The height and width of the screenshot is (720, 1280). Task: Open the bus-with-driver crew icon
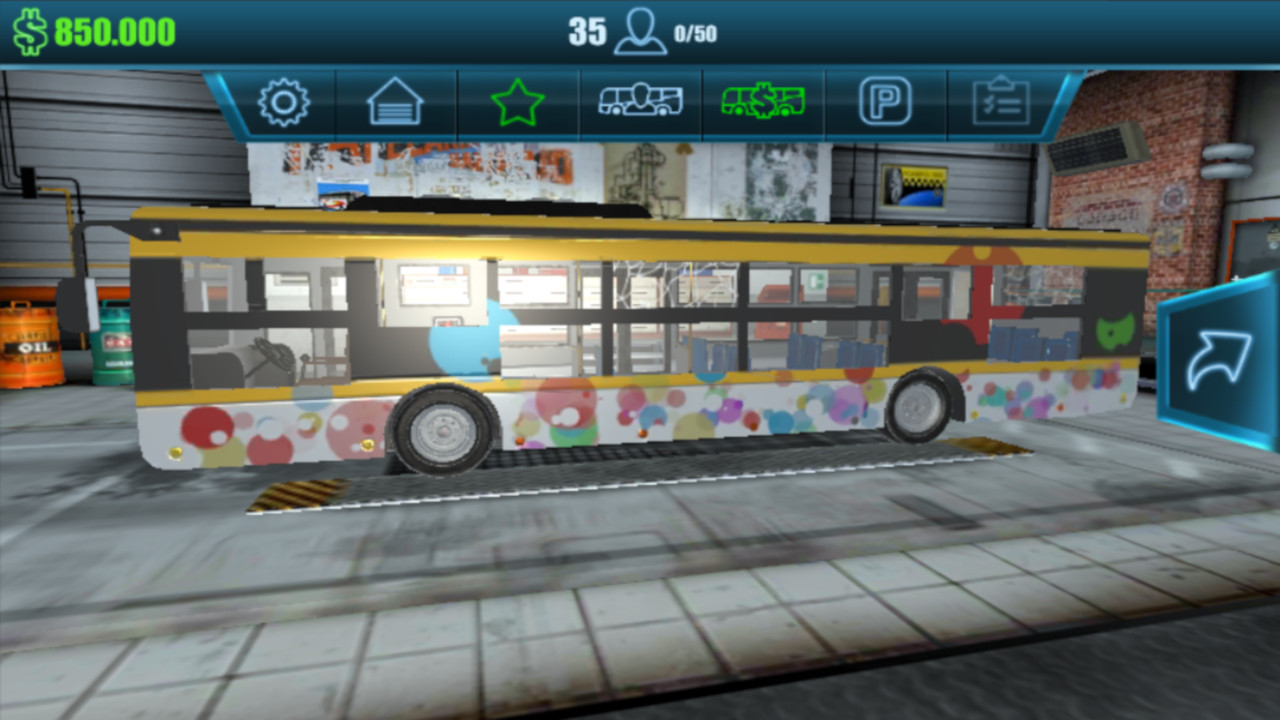tap(640, 100)
